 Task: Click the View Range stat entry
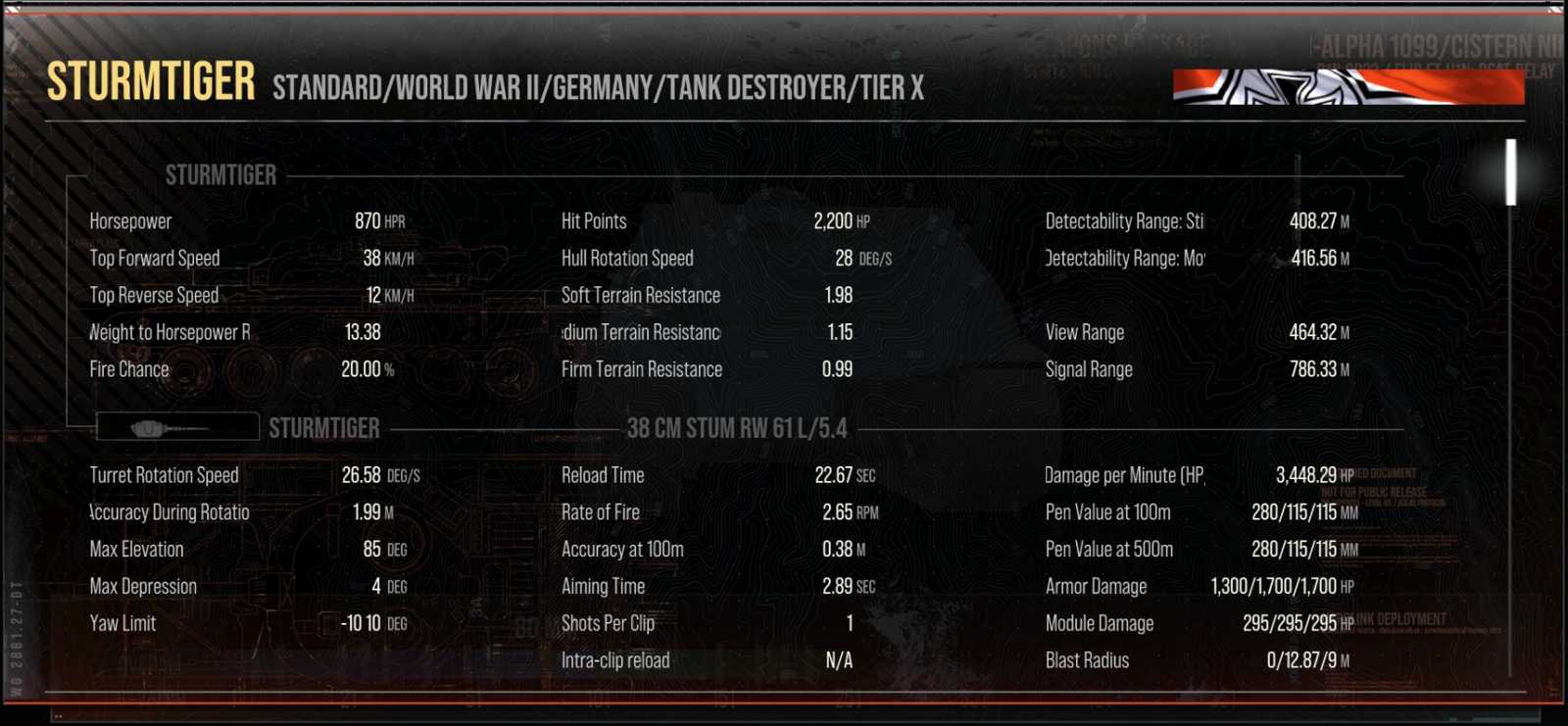(x=1196, y=332)
